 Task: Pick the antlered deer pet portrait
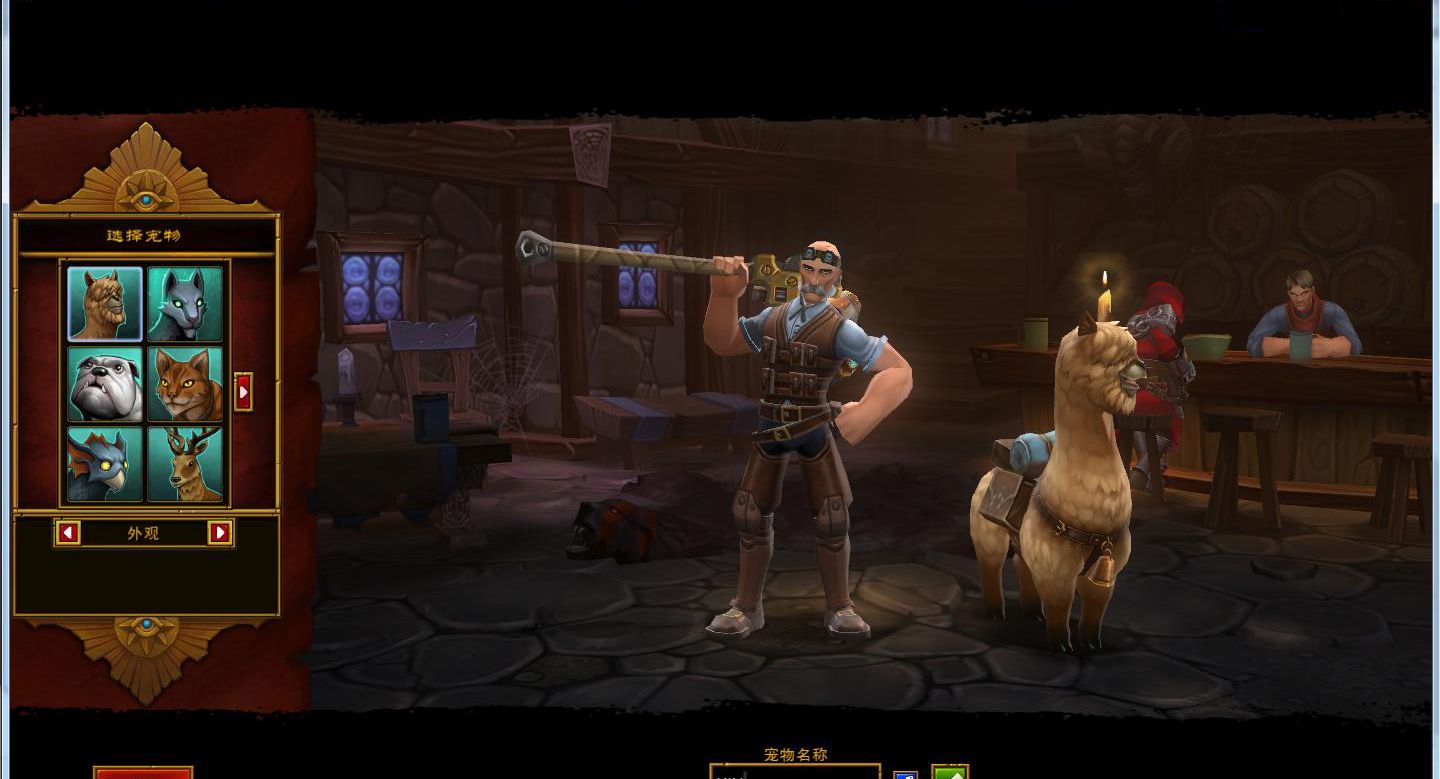pos(185,464)
